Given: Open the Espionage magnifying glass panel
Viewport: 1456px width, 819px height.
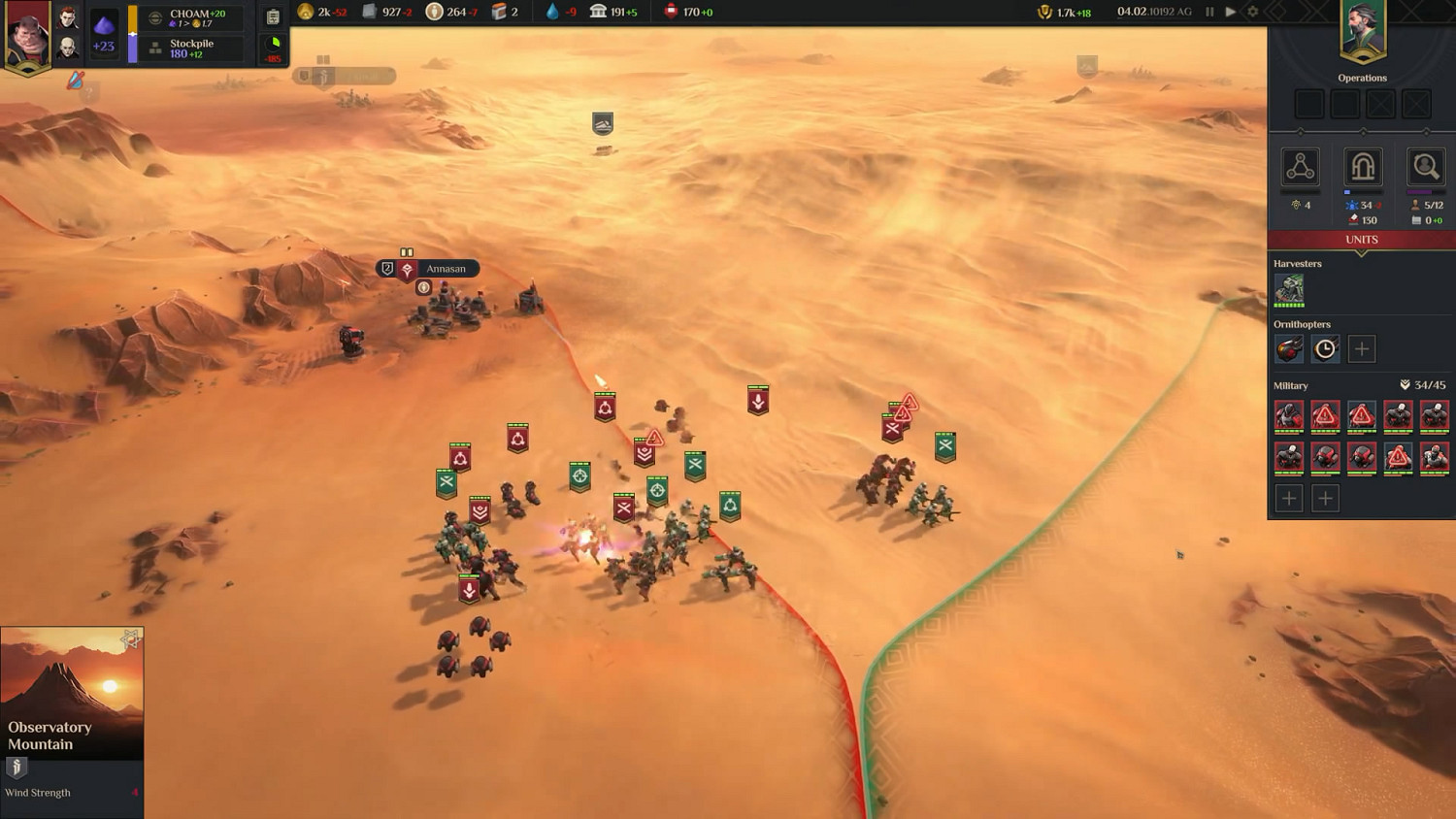Looking at the screenshot, I should pyautogui.click(x=1426, y=167).
